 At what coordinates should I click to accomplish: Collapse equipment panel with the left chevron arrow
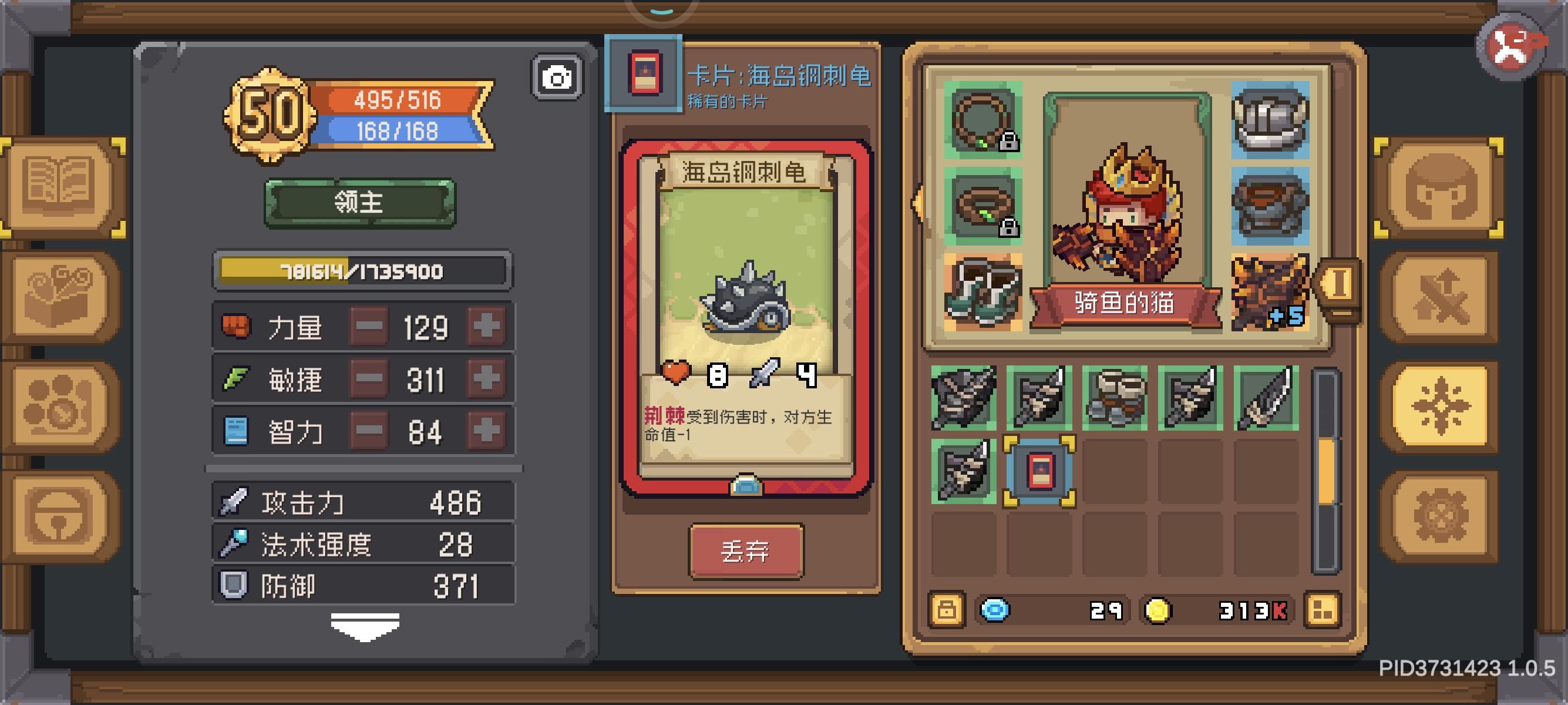coord(918,204)
